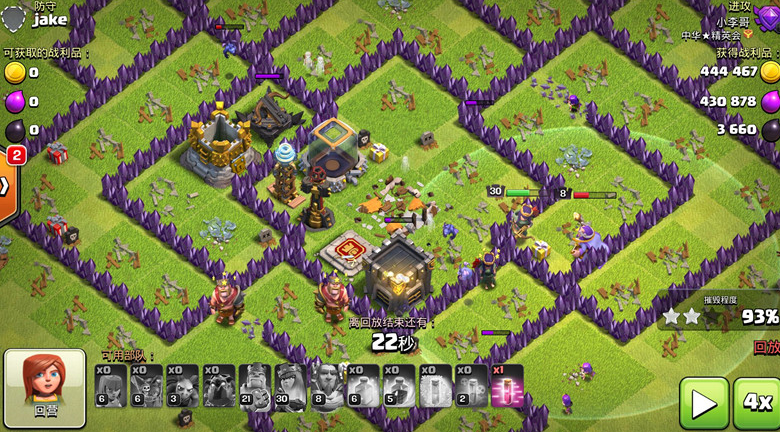Change replay speed with the 4x button
This screenshot has height=432, width=780.
click(x=757, y=403)
